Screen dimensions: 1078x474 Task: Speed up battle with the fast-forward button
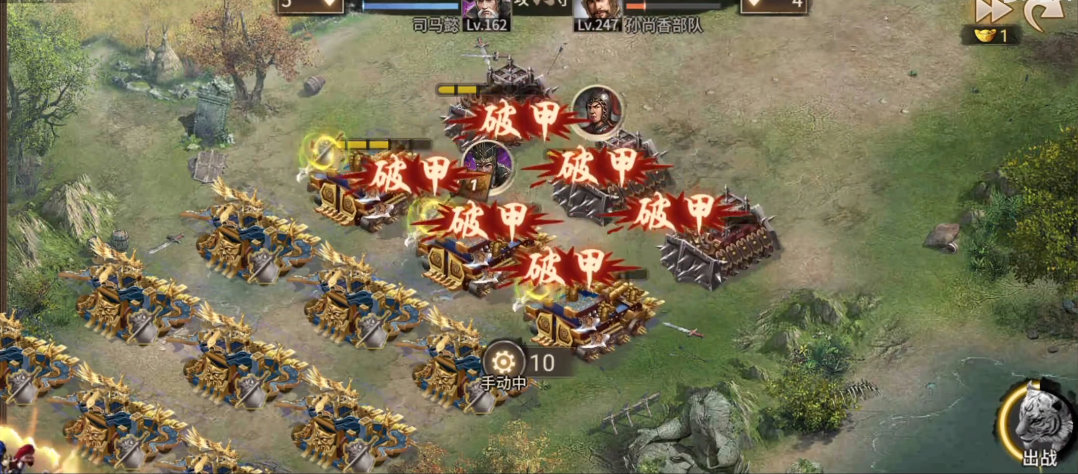point(991,10)
